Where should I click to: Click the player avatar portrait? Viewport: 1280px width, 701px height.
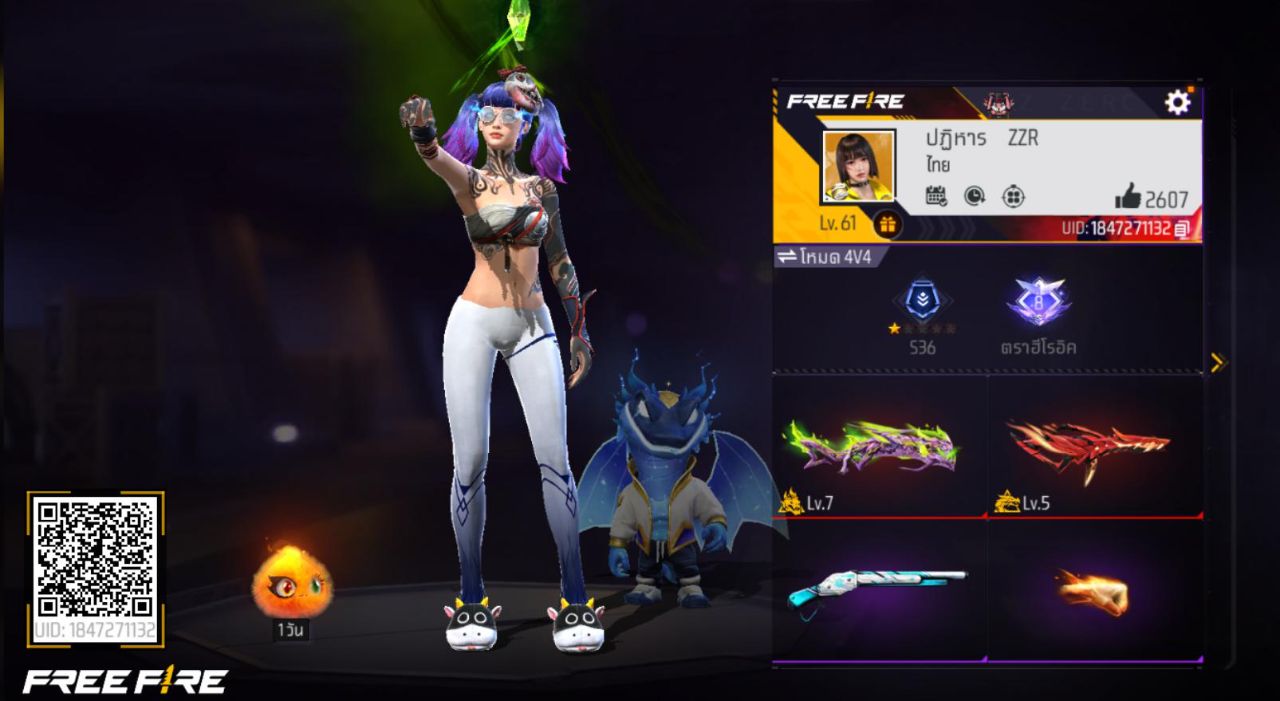click(x=858, y=166)
